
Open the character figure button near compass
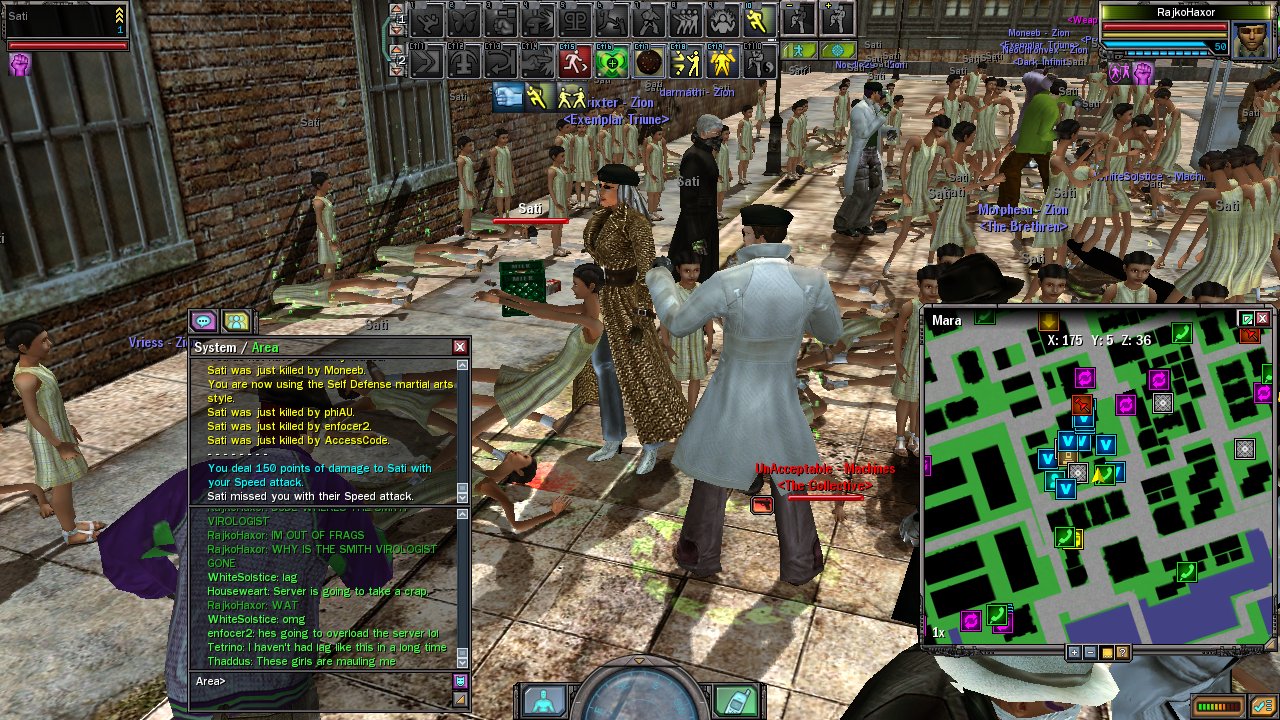(544, 699)
